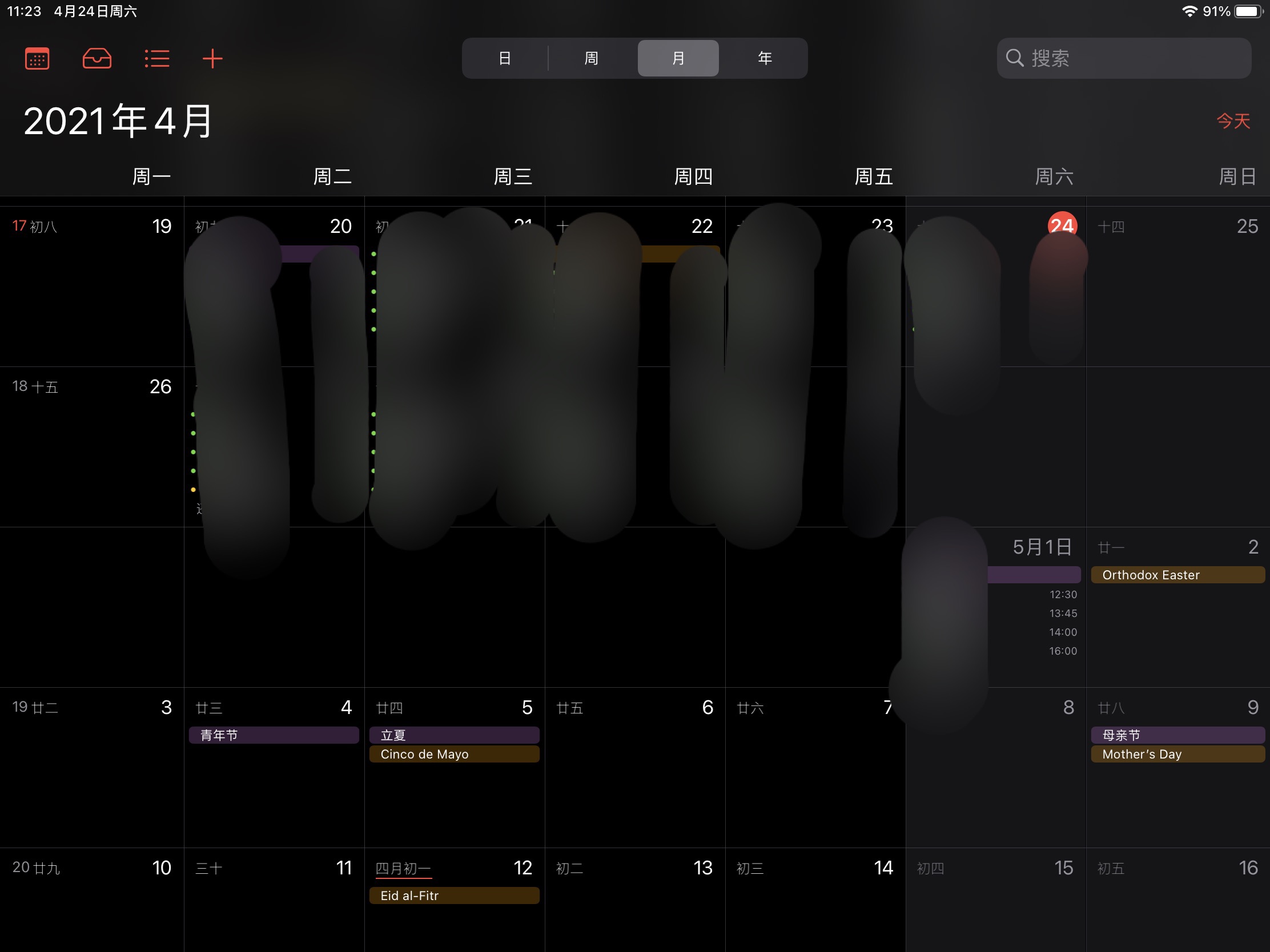Open the Cinco de Mayo event
Image resolution: width=1270 pixels, height=952 pixels.
click(454, 754)
